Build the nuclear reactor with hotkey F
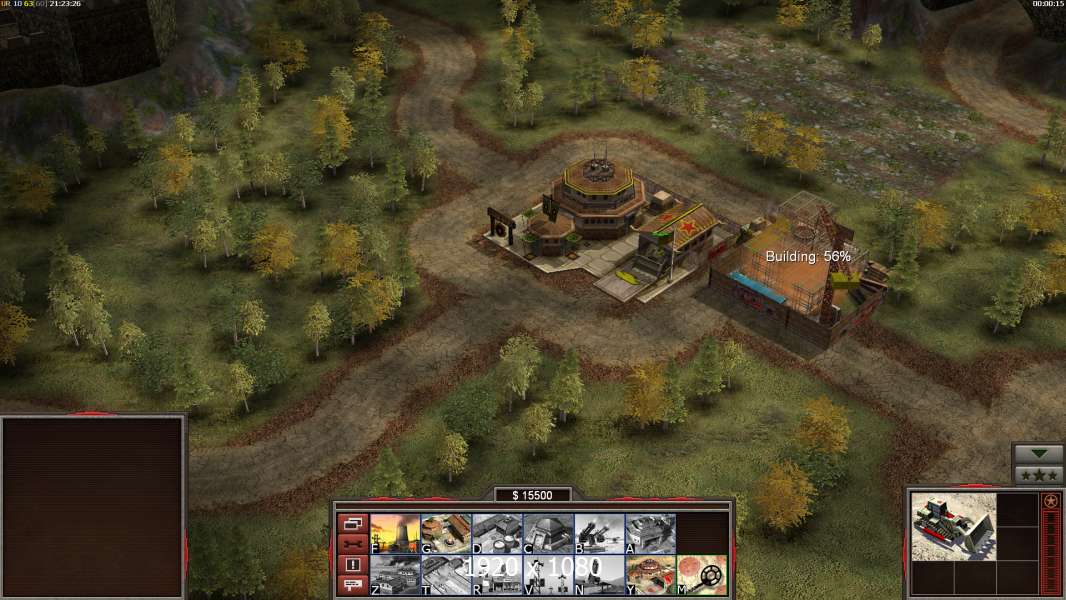Screen dimensions: 1066x600 (395, 534)
